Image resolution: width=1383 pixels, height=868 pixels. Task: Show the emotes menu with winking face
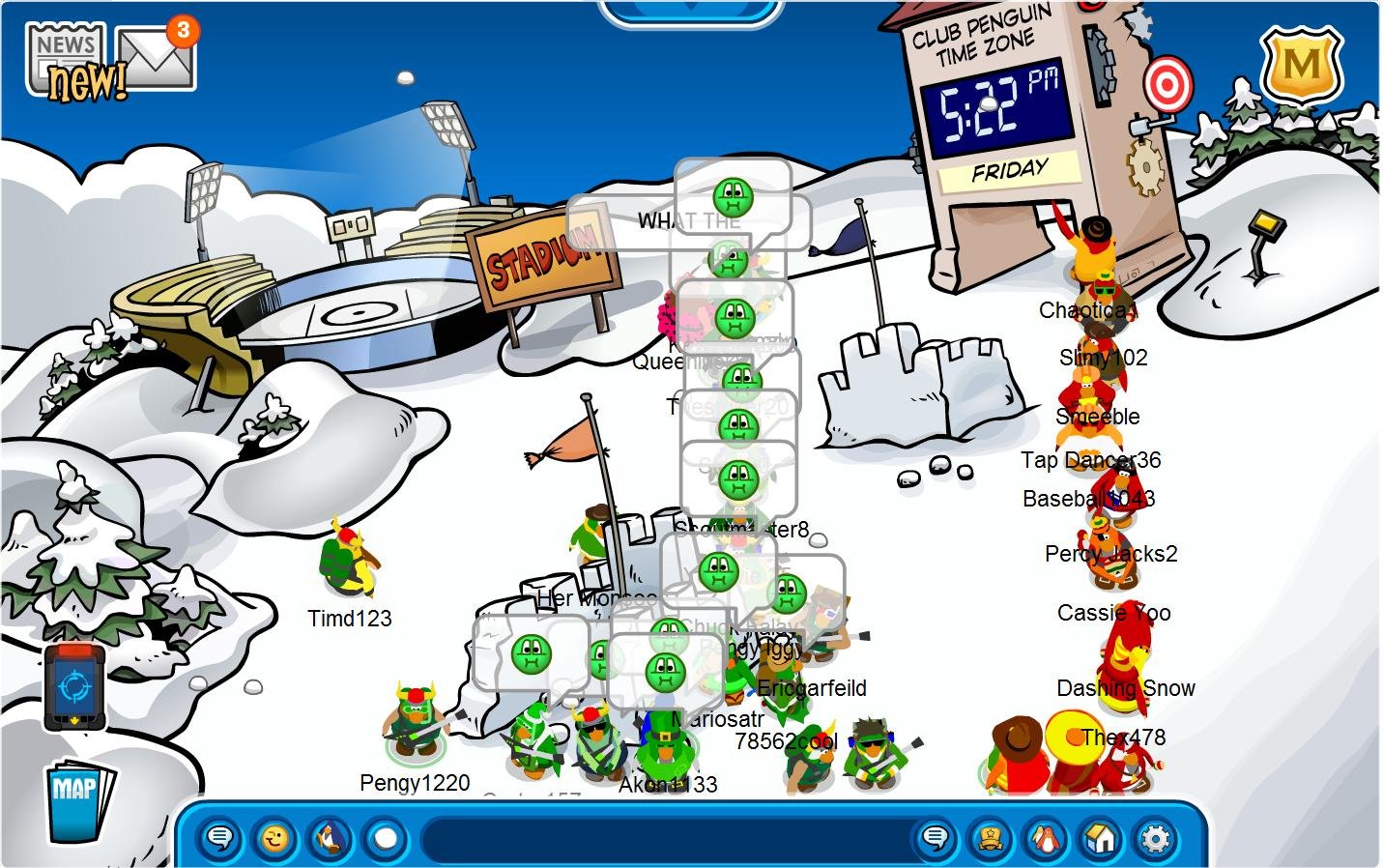click(274, 837)
